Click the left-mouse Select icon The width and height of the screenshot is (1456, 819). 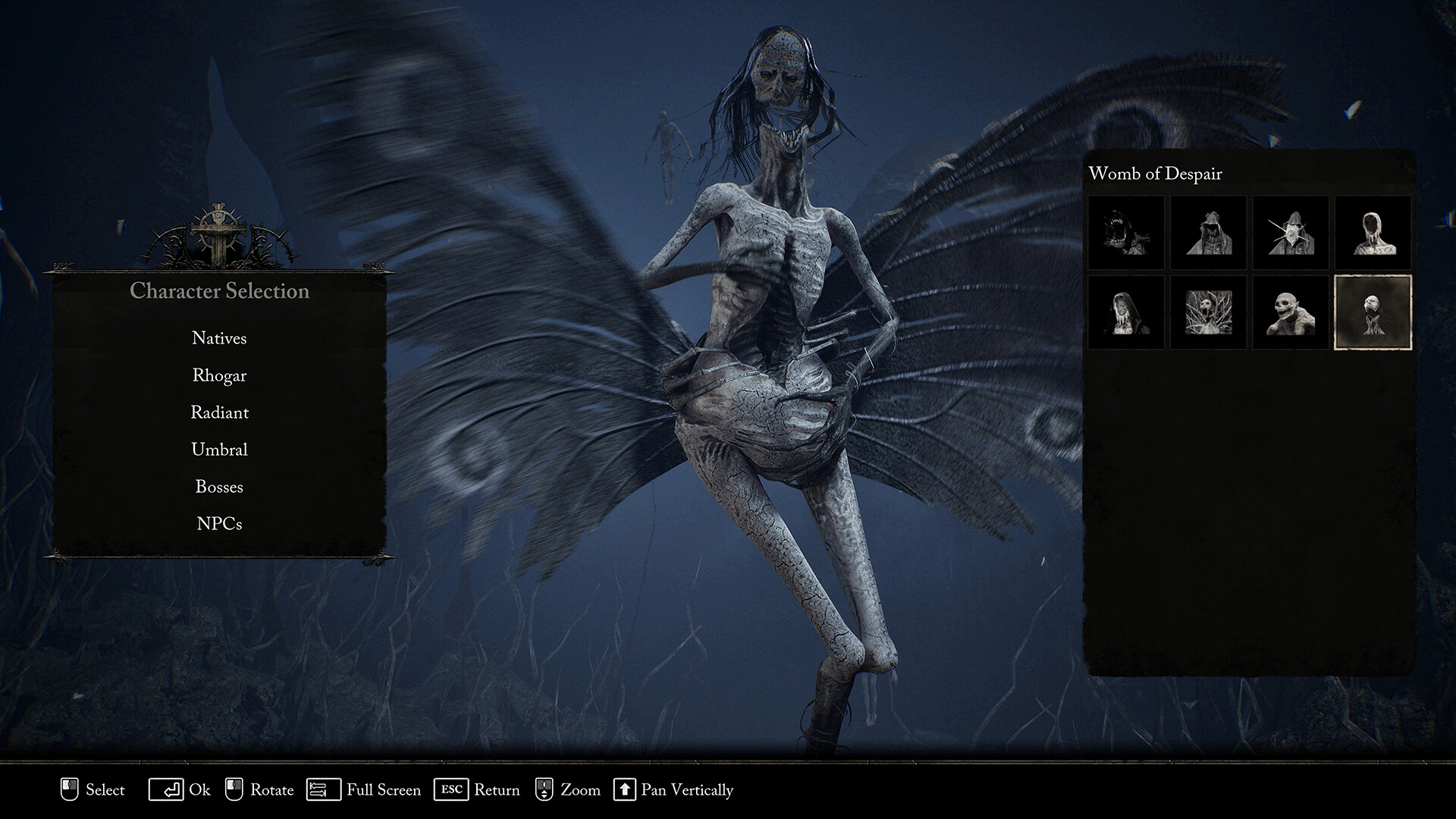coord(69,789)
